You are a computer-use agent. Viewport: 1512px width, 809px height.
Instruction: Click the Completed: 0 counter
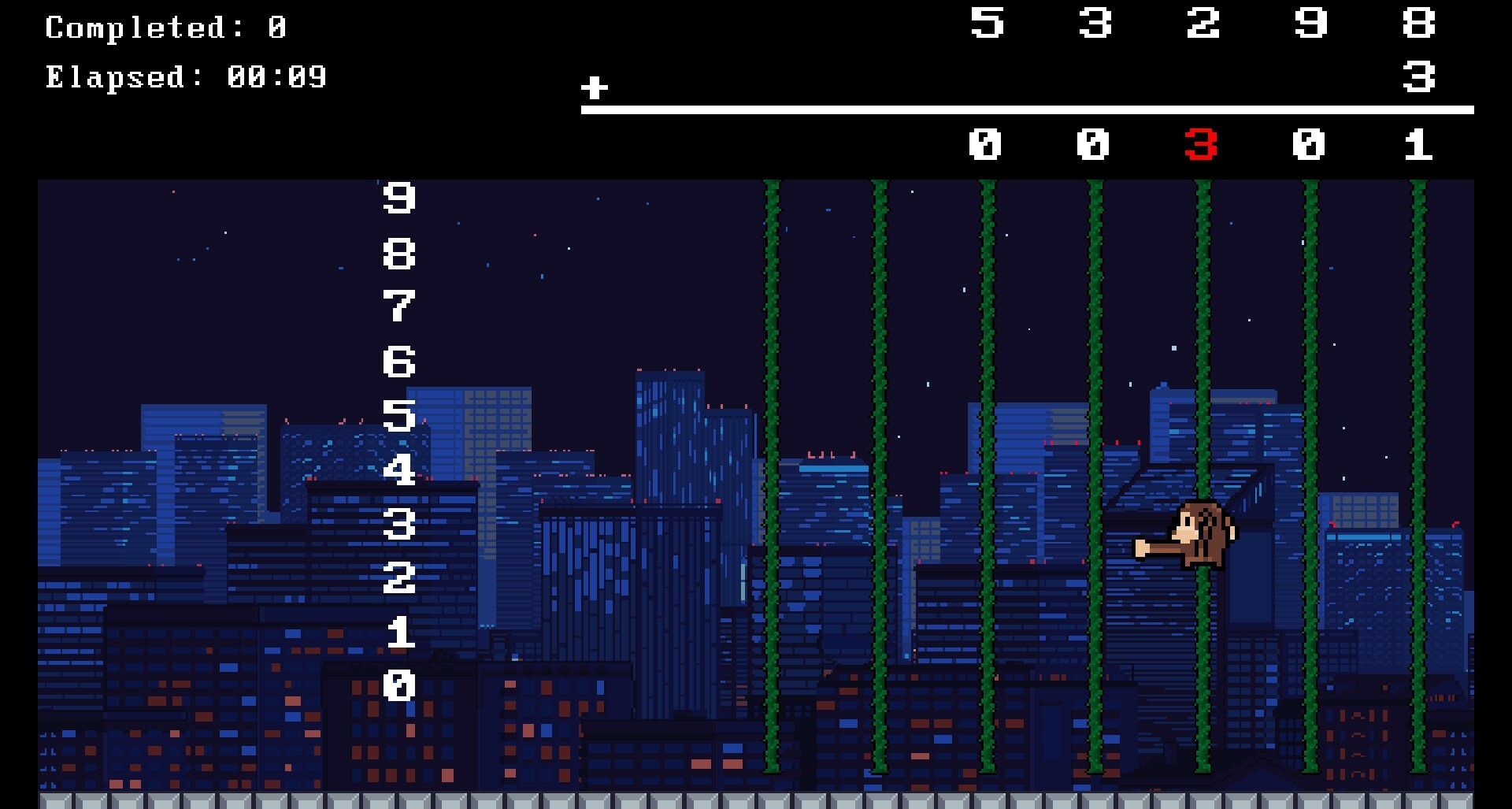click(x=165, y=28)
